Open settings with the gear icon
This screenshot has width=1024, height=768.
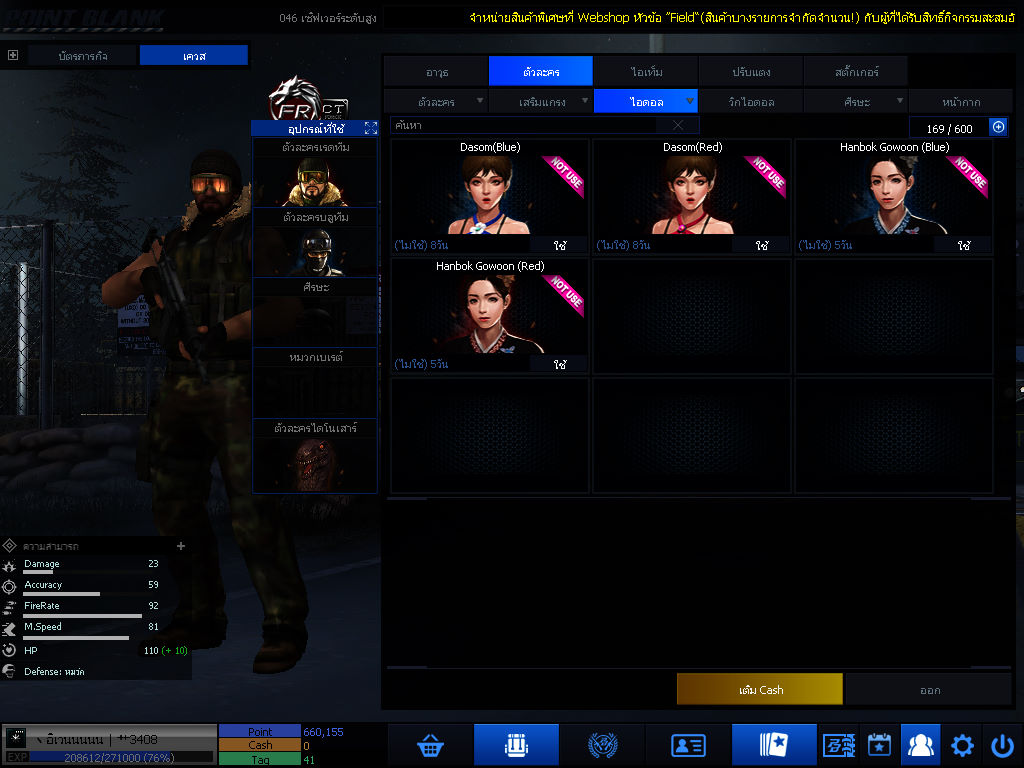click(962, 745)
